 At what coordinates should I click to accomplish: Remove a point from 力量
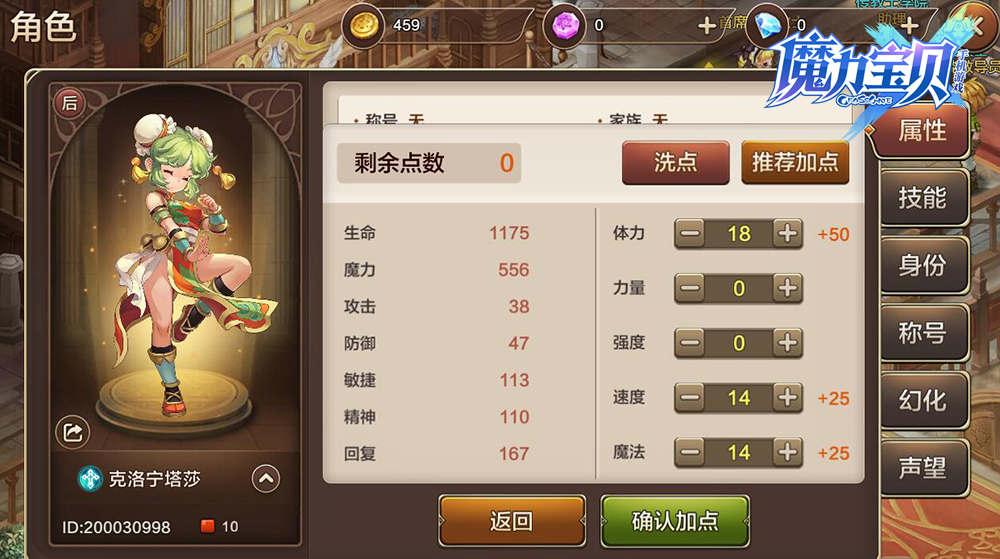(x=690, y=289)
